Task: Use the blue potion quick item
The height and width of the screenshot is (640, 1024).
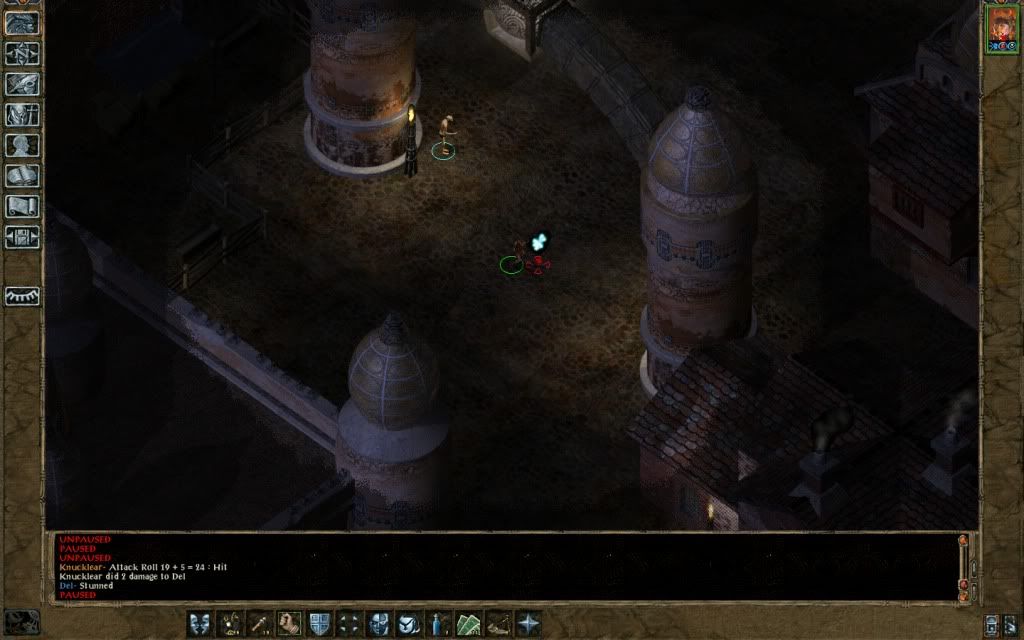Action: (x=439, y=623)
